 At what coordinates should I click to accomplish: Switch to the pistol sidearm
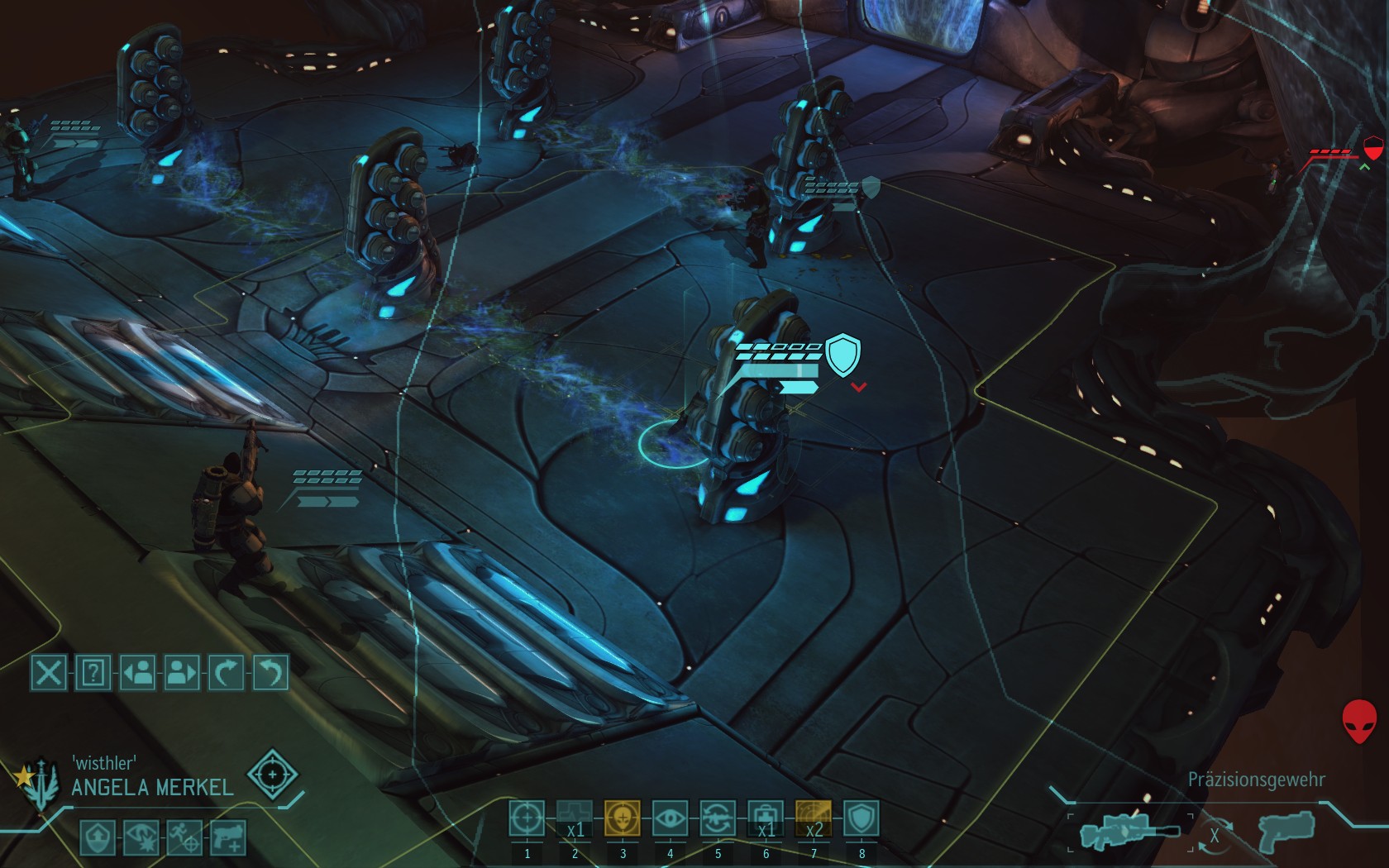(1286, 830)
